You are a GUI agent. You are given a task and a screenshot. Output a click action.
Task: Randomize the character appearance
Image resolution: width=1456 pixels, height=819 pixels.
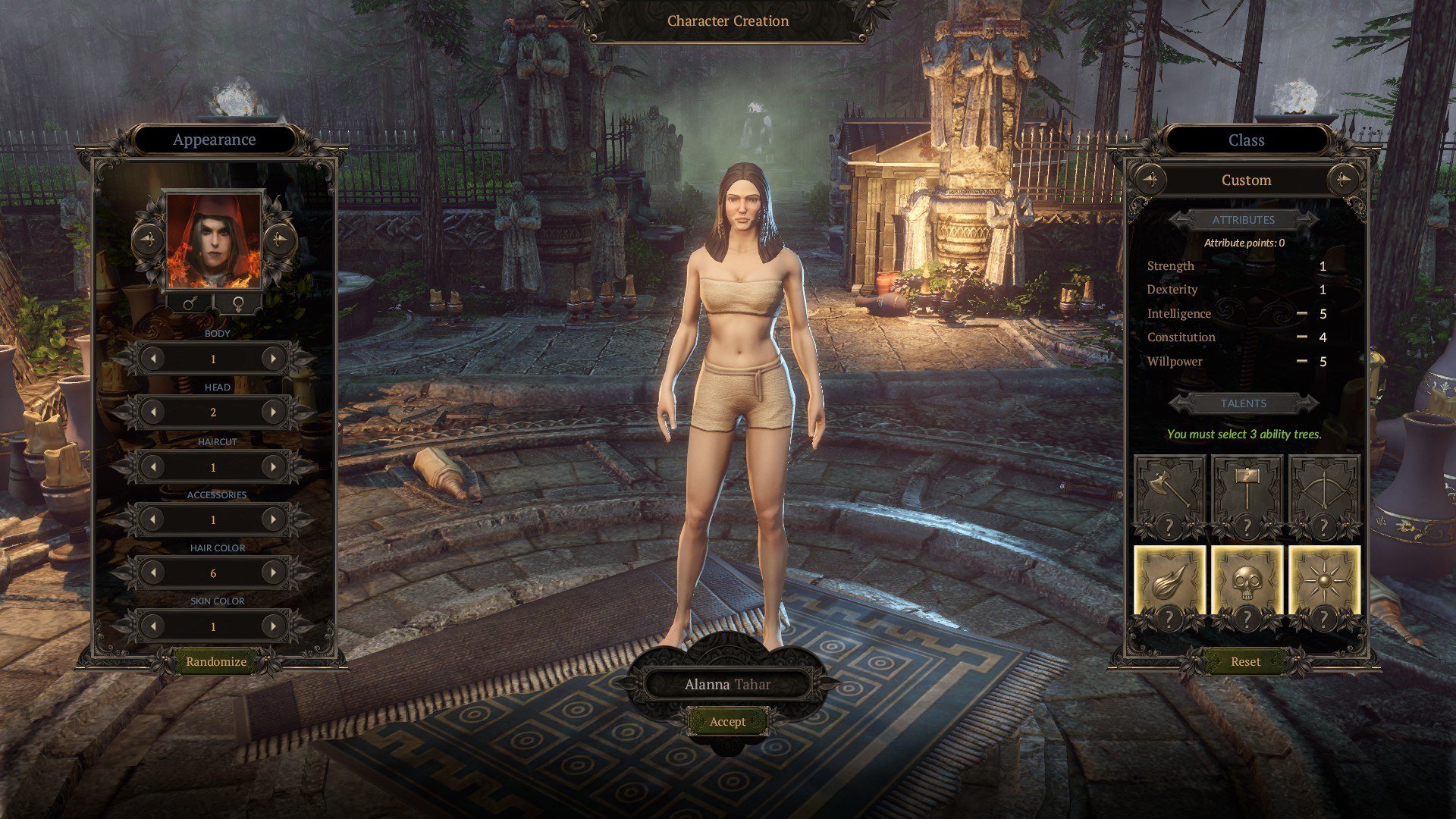pyautogui.click(x=216, y=661)
